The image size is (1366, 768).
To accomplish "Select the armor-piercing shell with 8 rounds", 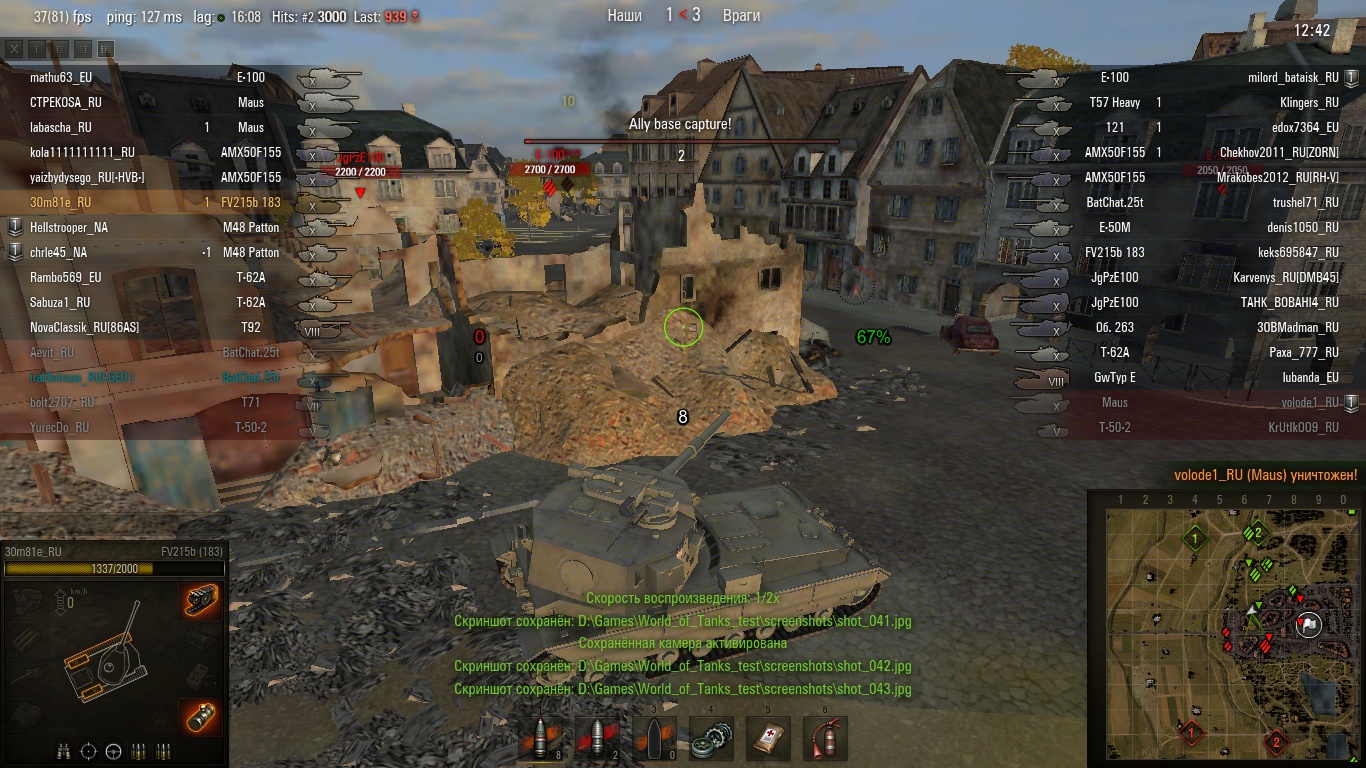I will point(540,738).
